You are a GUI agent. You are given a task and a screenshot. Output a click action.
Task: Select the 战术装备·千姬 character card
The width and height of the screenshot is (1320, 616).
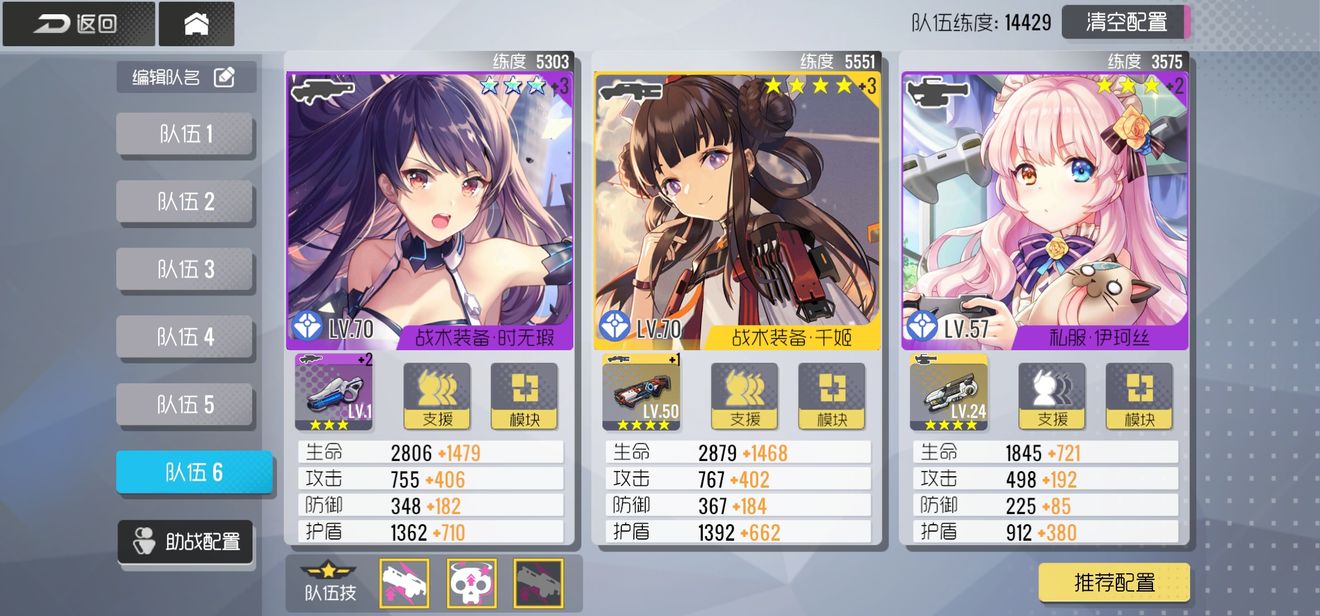tap(737, 210)
